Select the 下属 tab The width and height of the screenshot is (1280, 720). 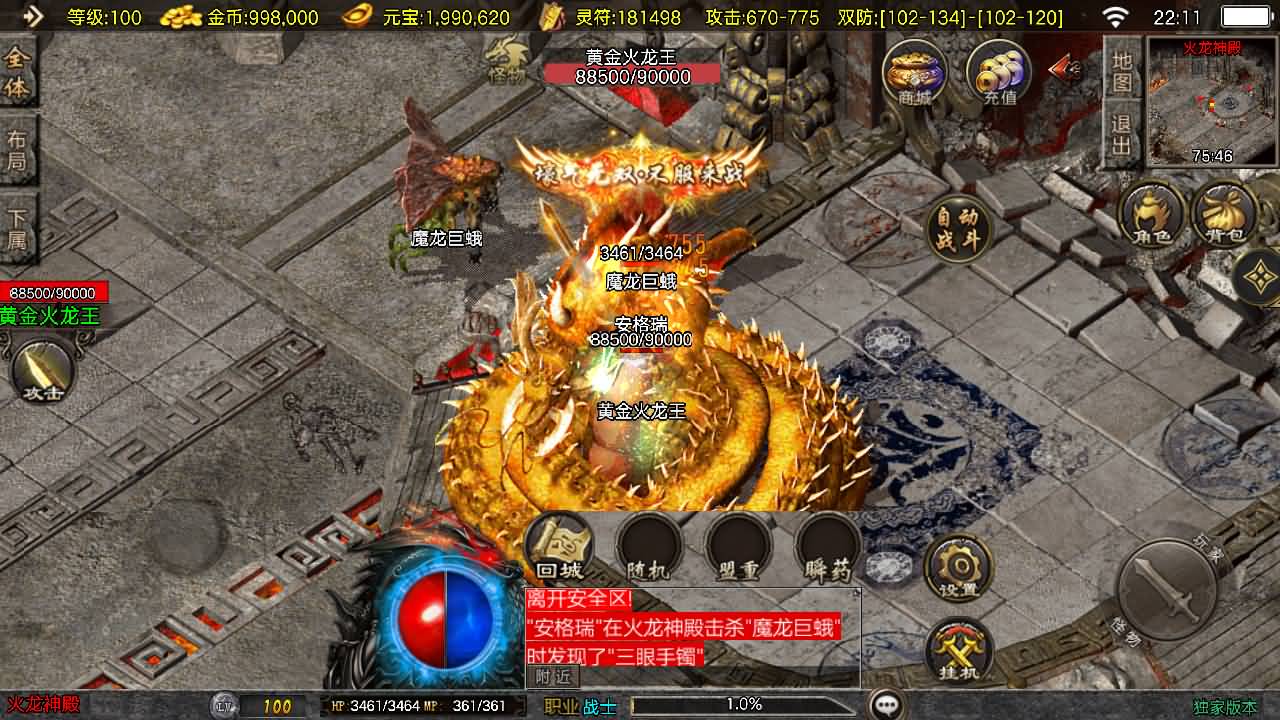click(17, 228)
